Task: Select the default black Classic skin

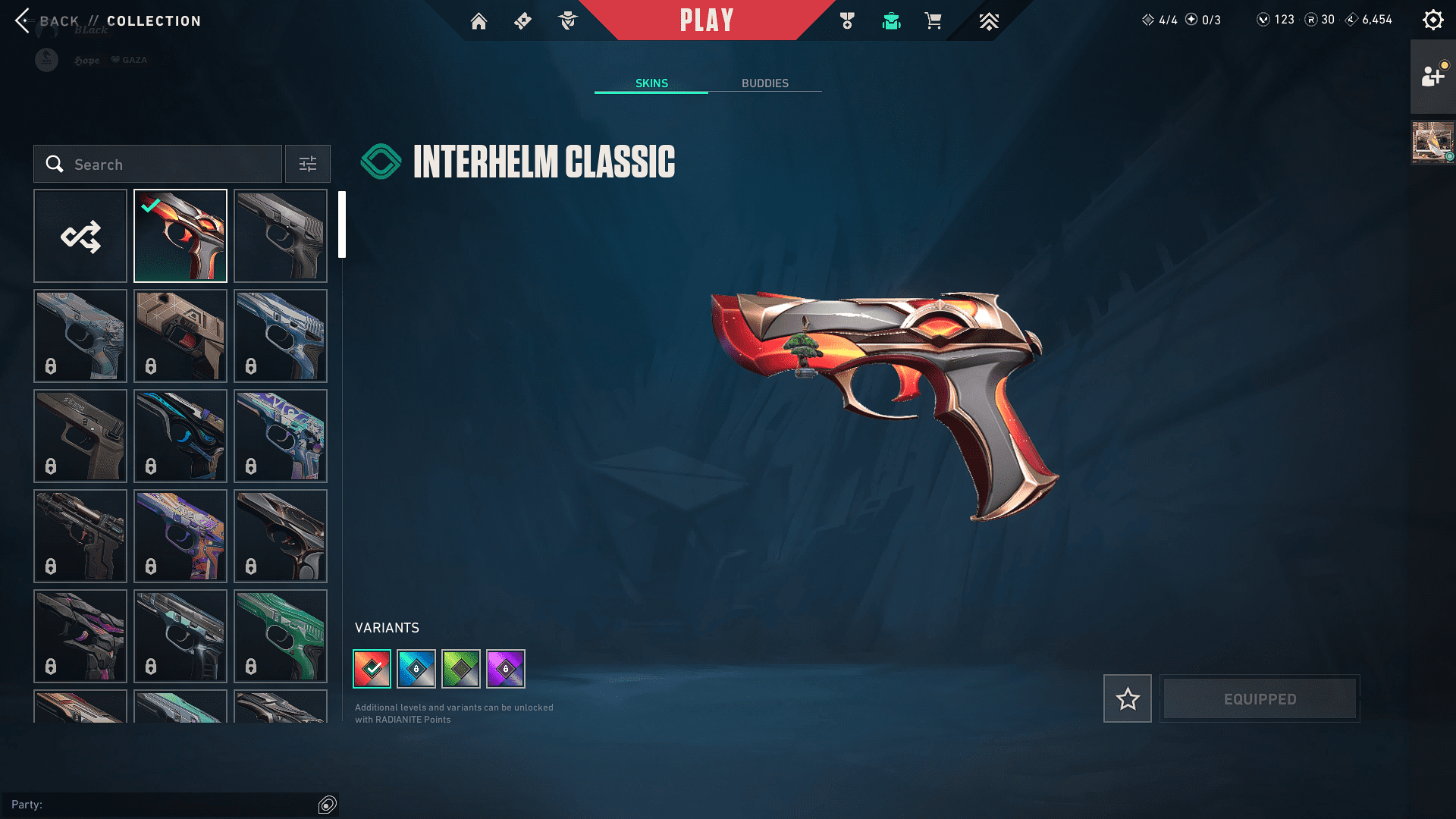Action: [281, 236]
